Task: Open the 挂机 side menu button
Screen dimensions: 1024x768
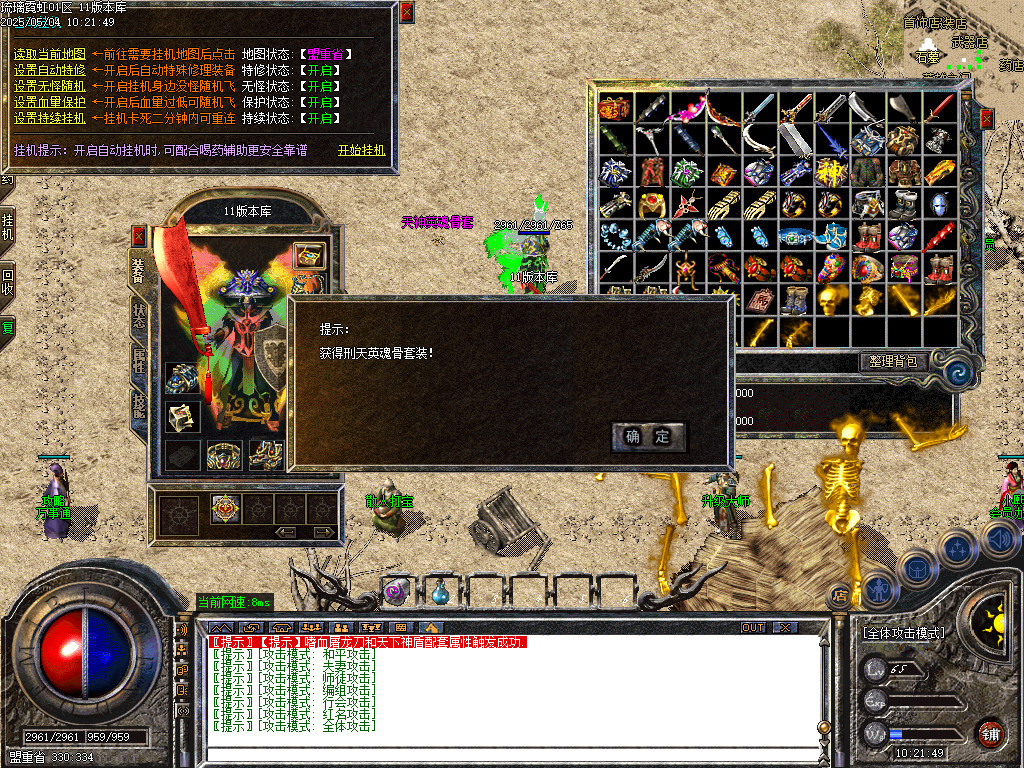Action: 8,228
